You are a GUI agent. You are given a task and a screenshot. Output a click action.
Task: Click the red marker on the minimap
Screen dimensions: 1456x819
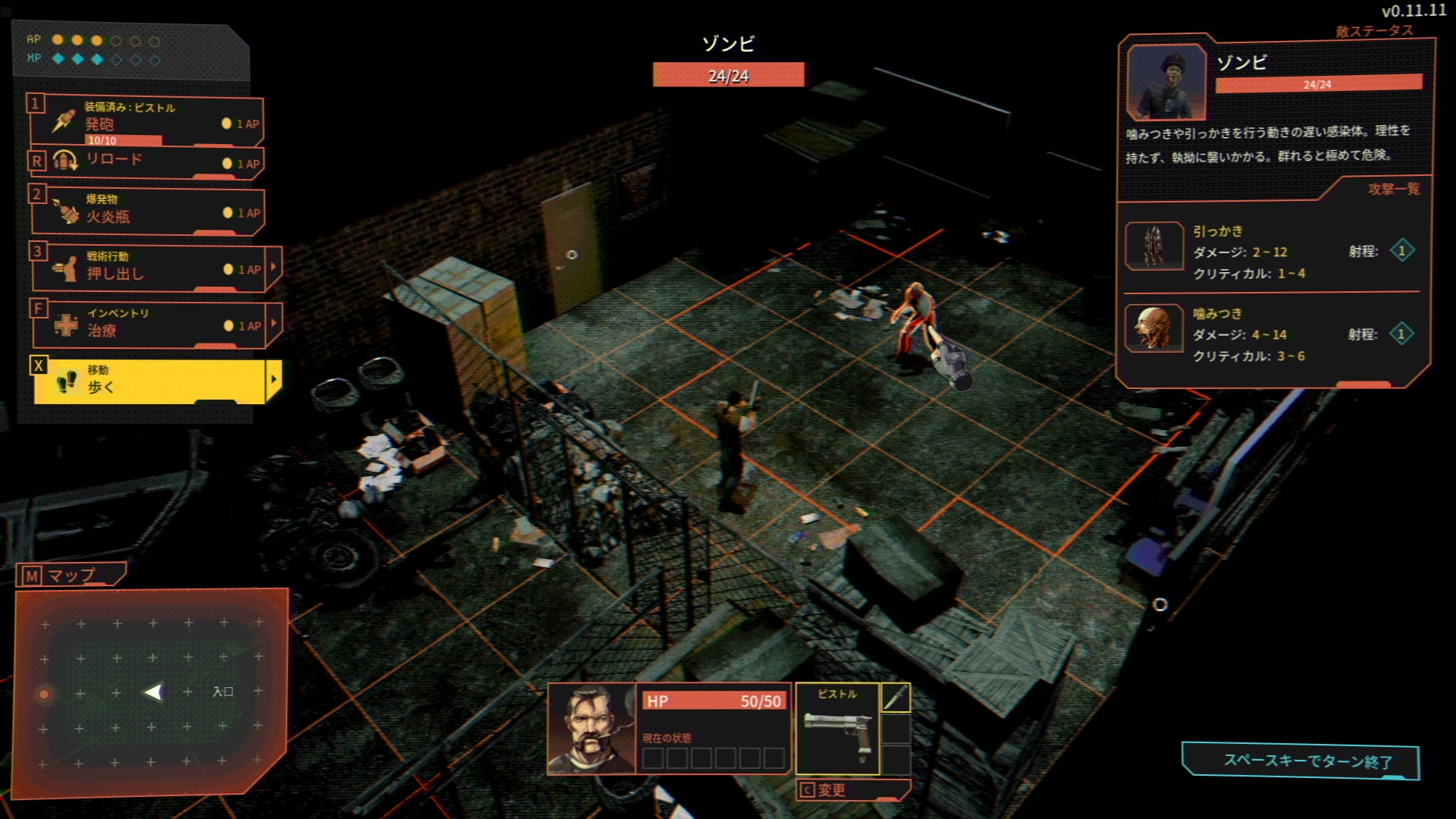coord(44,694)
